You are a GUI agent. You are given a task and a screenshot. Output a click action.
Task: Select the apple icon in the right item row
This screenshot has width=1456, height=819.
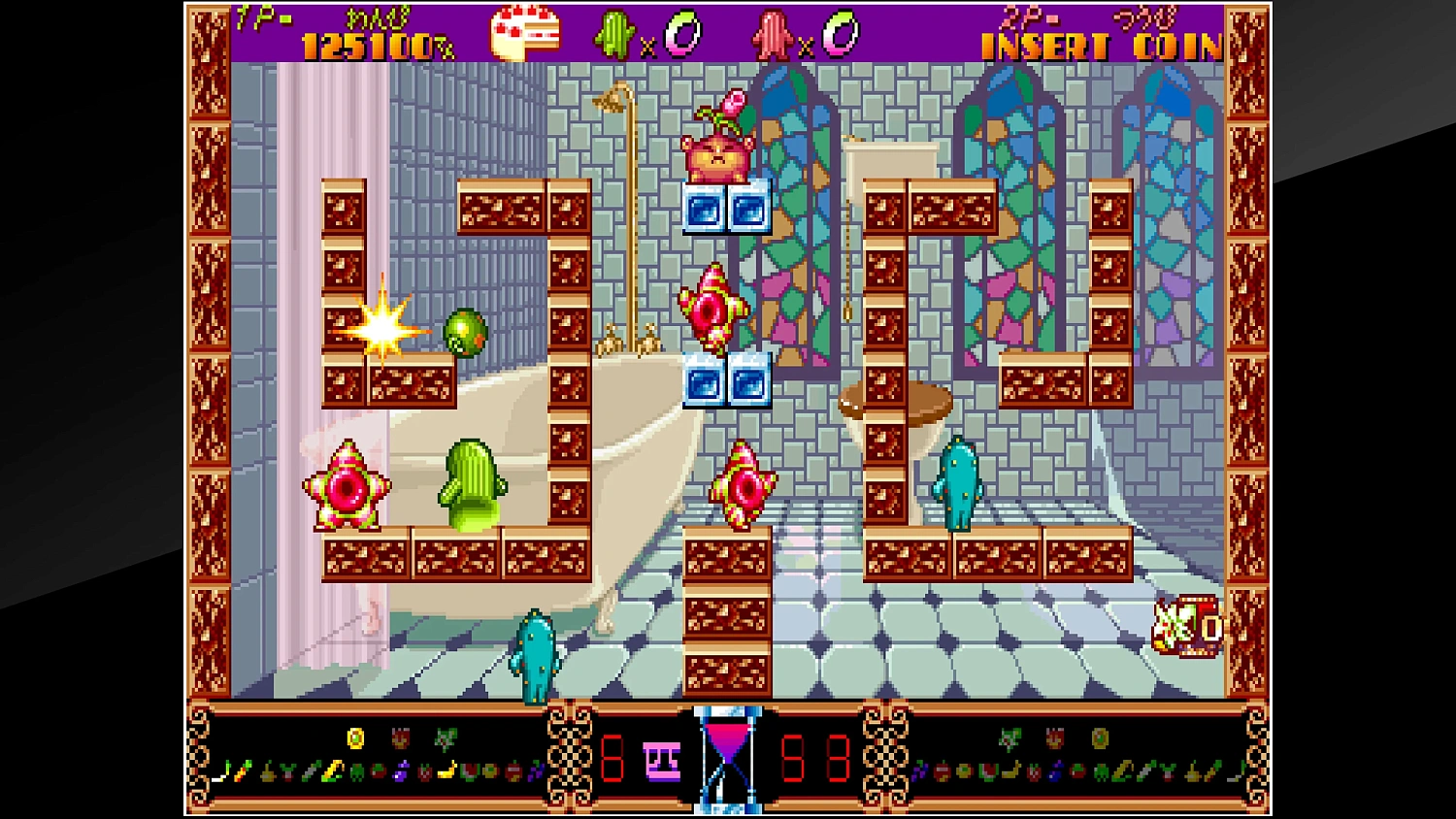point(943,771)
